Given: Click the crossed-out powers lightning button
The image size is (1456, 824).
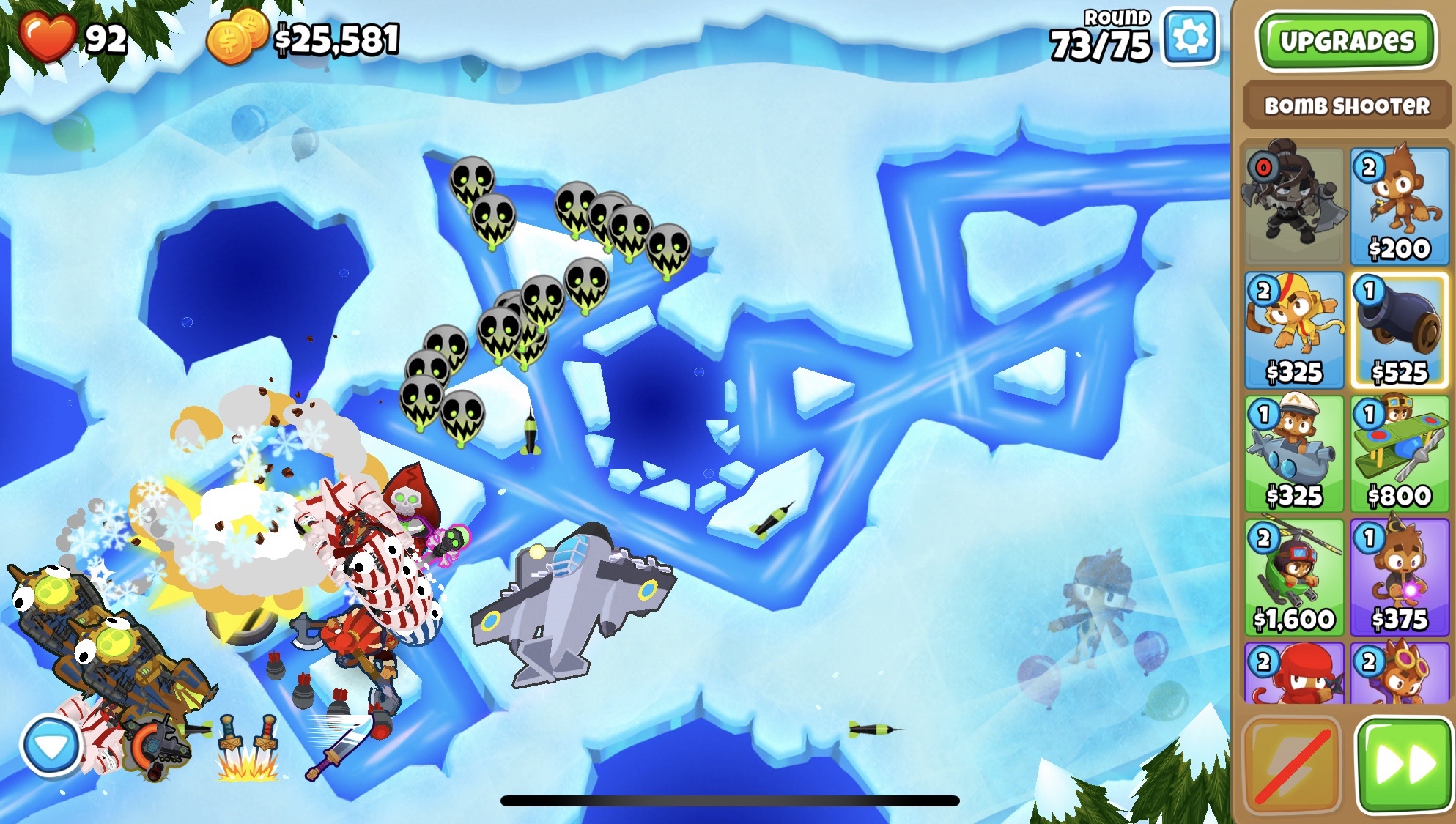Looking at the screenshot, I should tap(1293, 765).
